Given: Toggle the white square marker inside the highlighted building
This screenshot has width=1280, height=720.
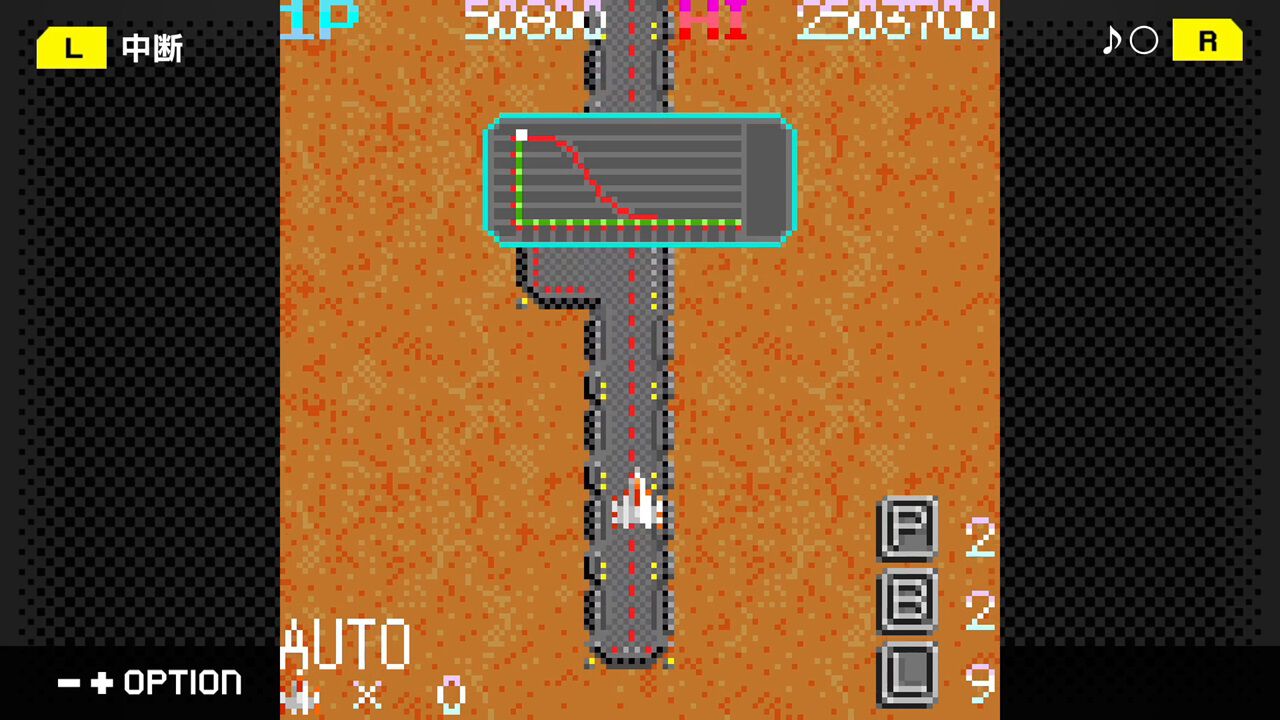Looking at the screenshot, I should (x=521, y=134).
